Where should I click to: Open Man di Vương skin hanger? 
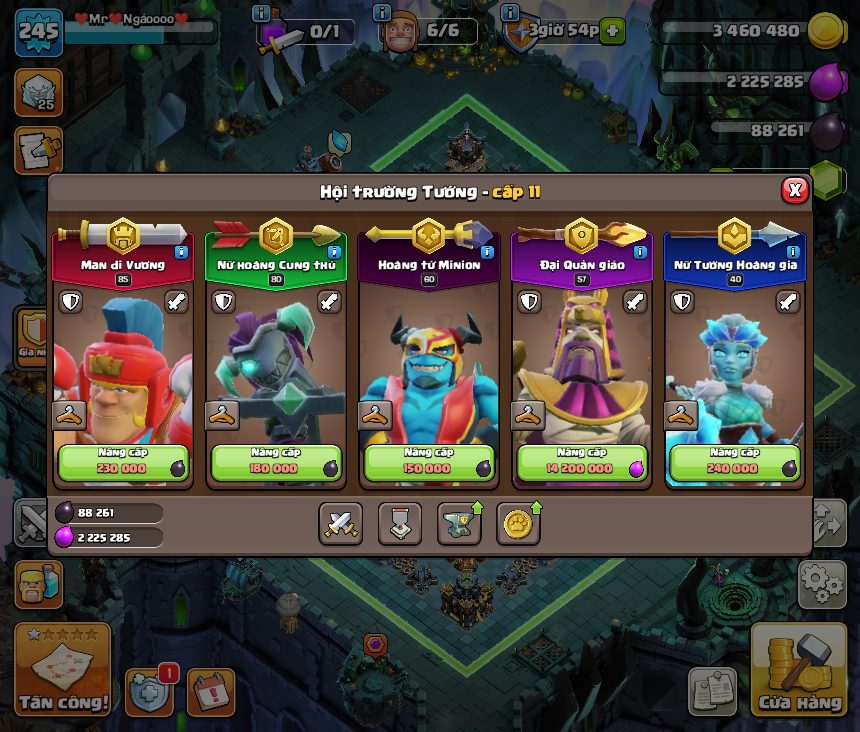tap(68, 415)
